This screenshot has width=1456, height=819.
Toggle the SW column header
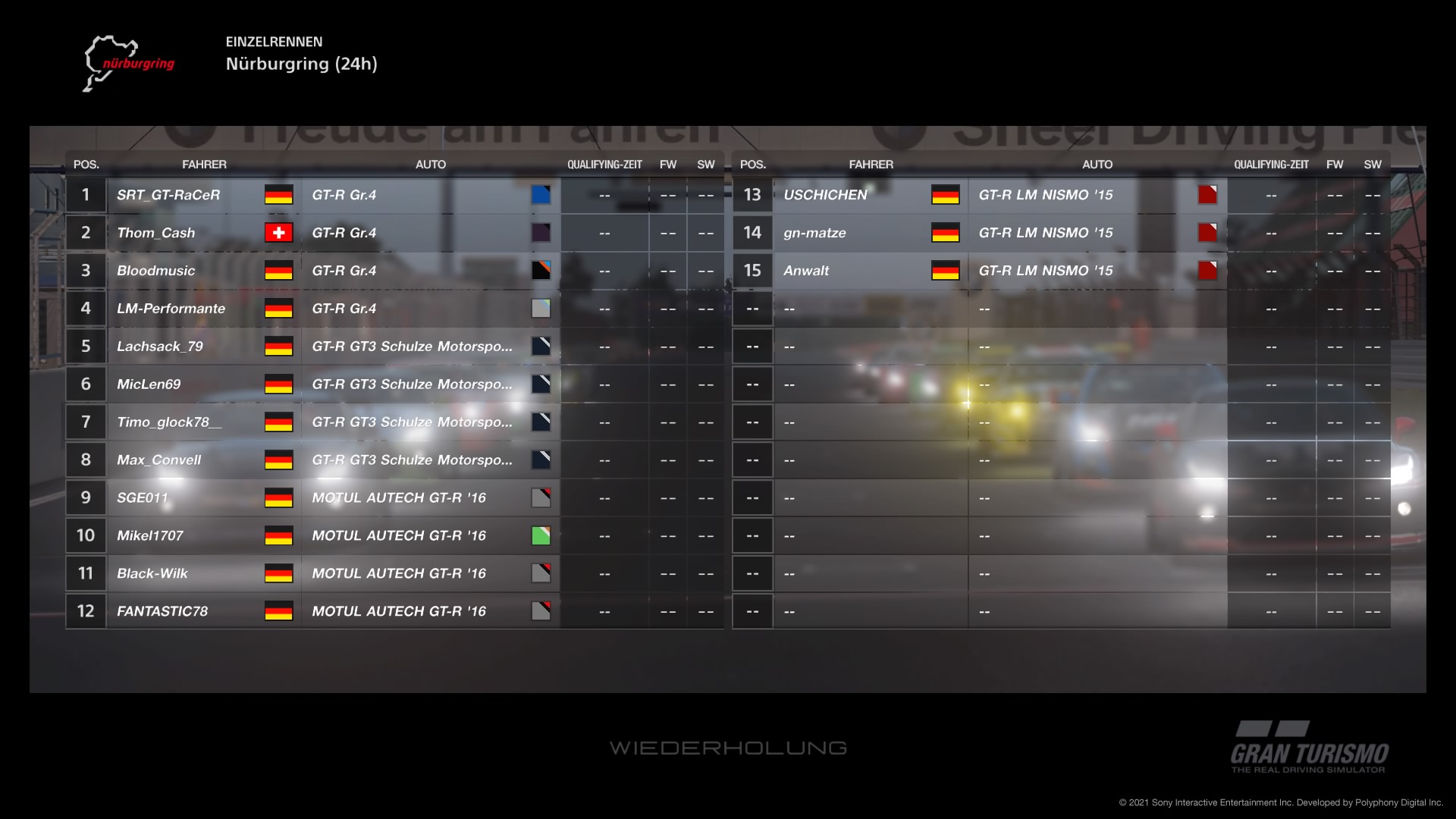[x=704, y=165]
